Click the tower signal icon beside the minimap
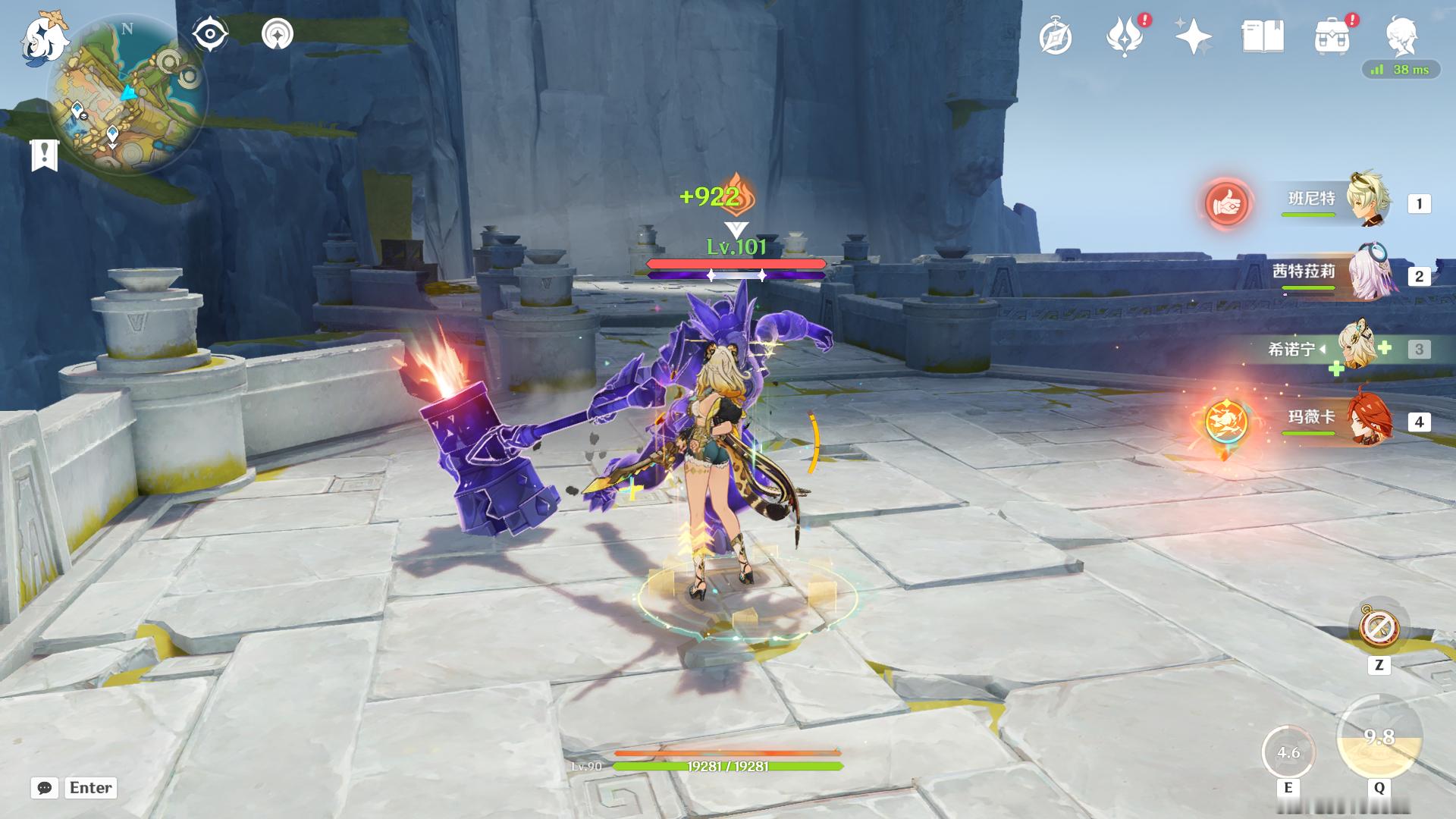 (278, 34)
